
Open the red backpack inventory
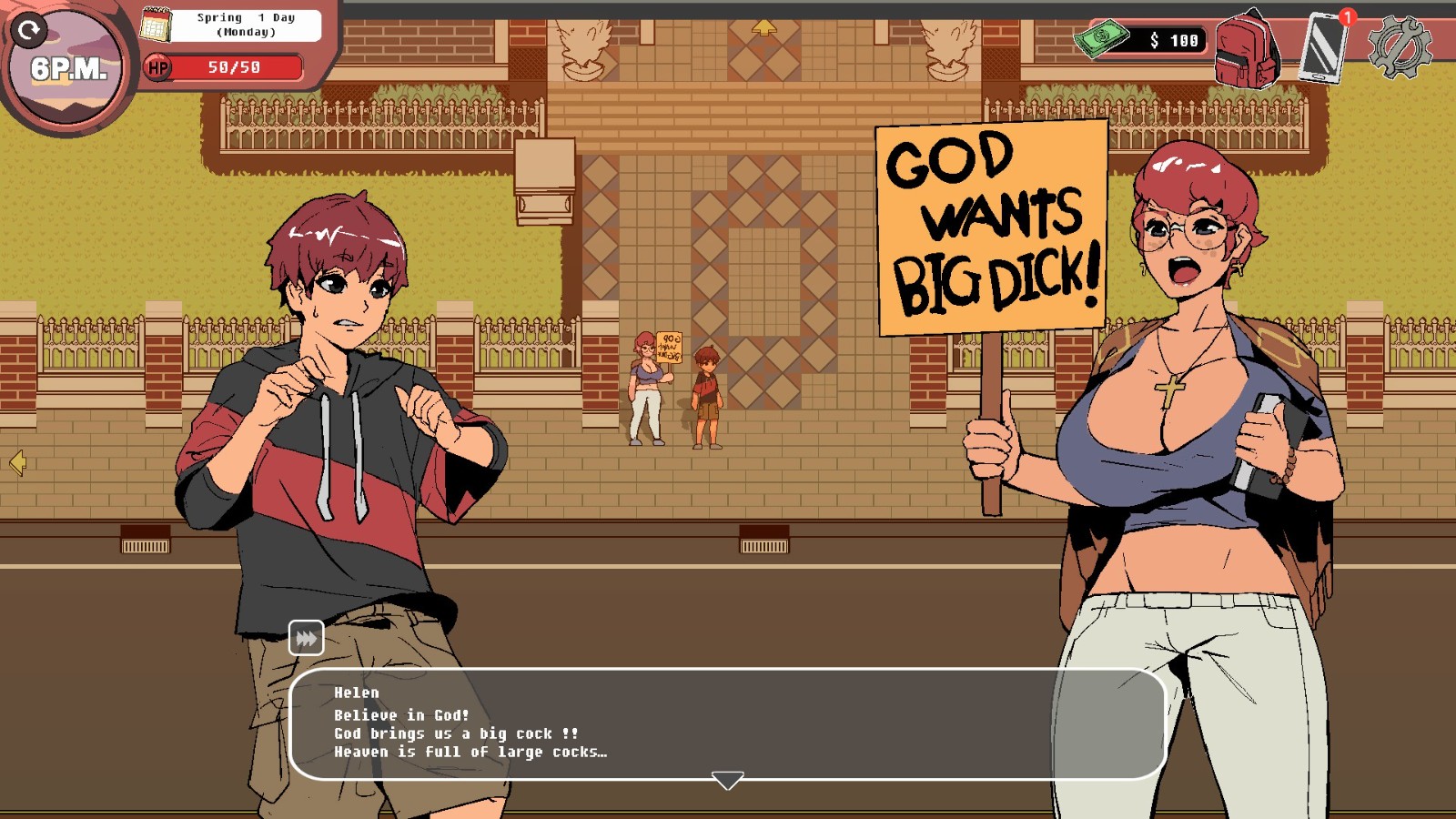click(1247, 49)
